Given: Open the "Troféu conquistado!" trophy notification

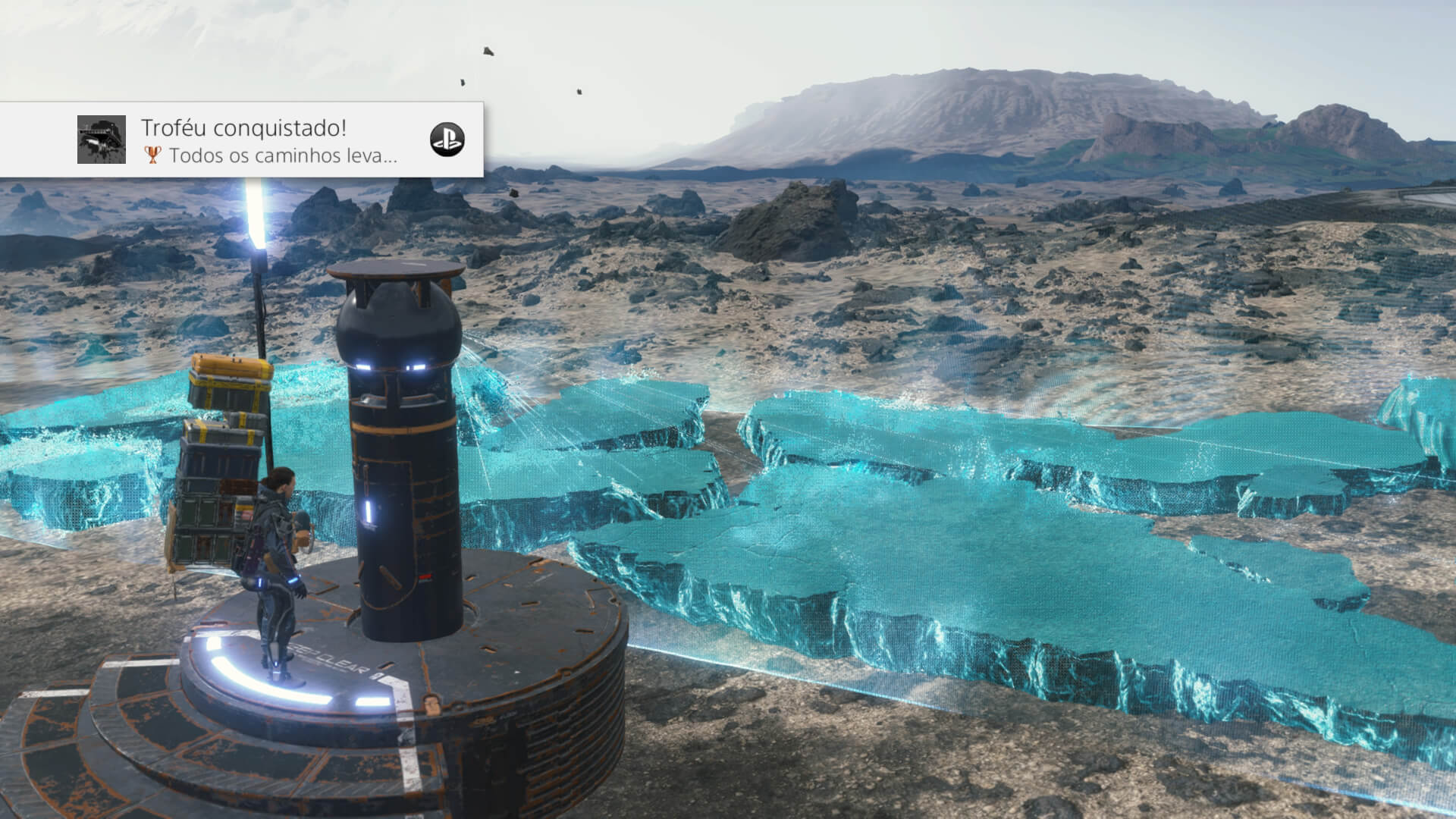Looking at the screenshot, I should 268,140.
